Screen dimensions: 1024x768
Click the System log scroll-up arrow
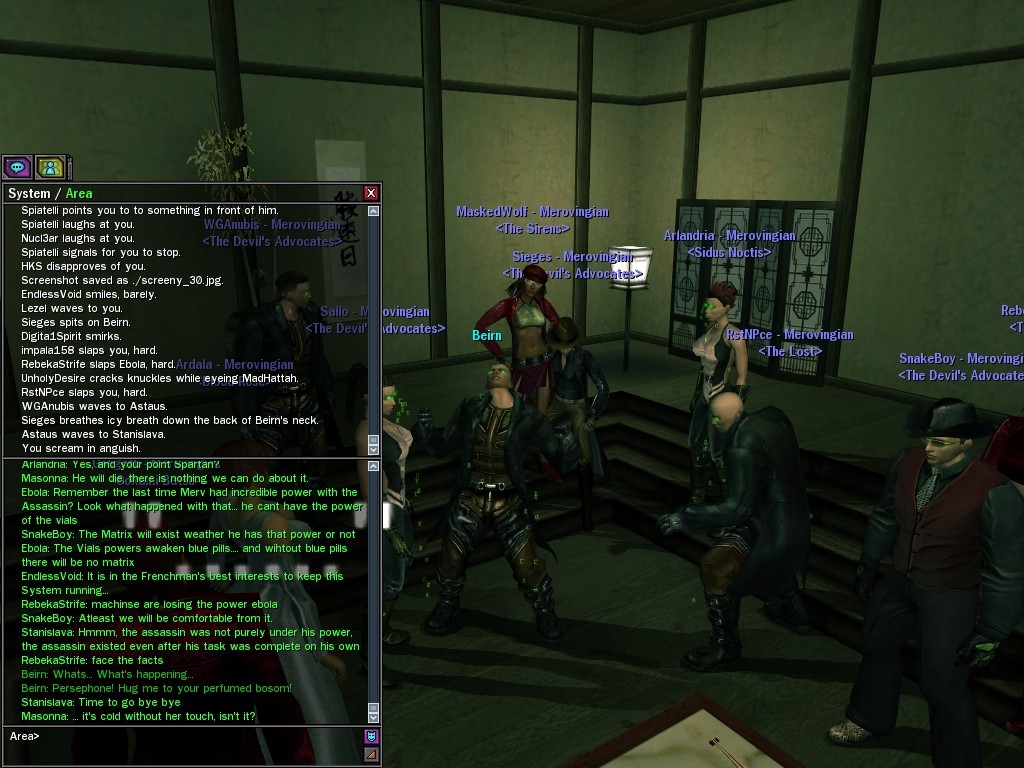pyautogui.click(x=374, y=211)
